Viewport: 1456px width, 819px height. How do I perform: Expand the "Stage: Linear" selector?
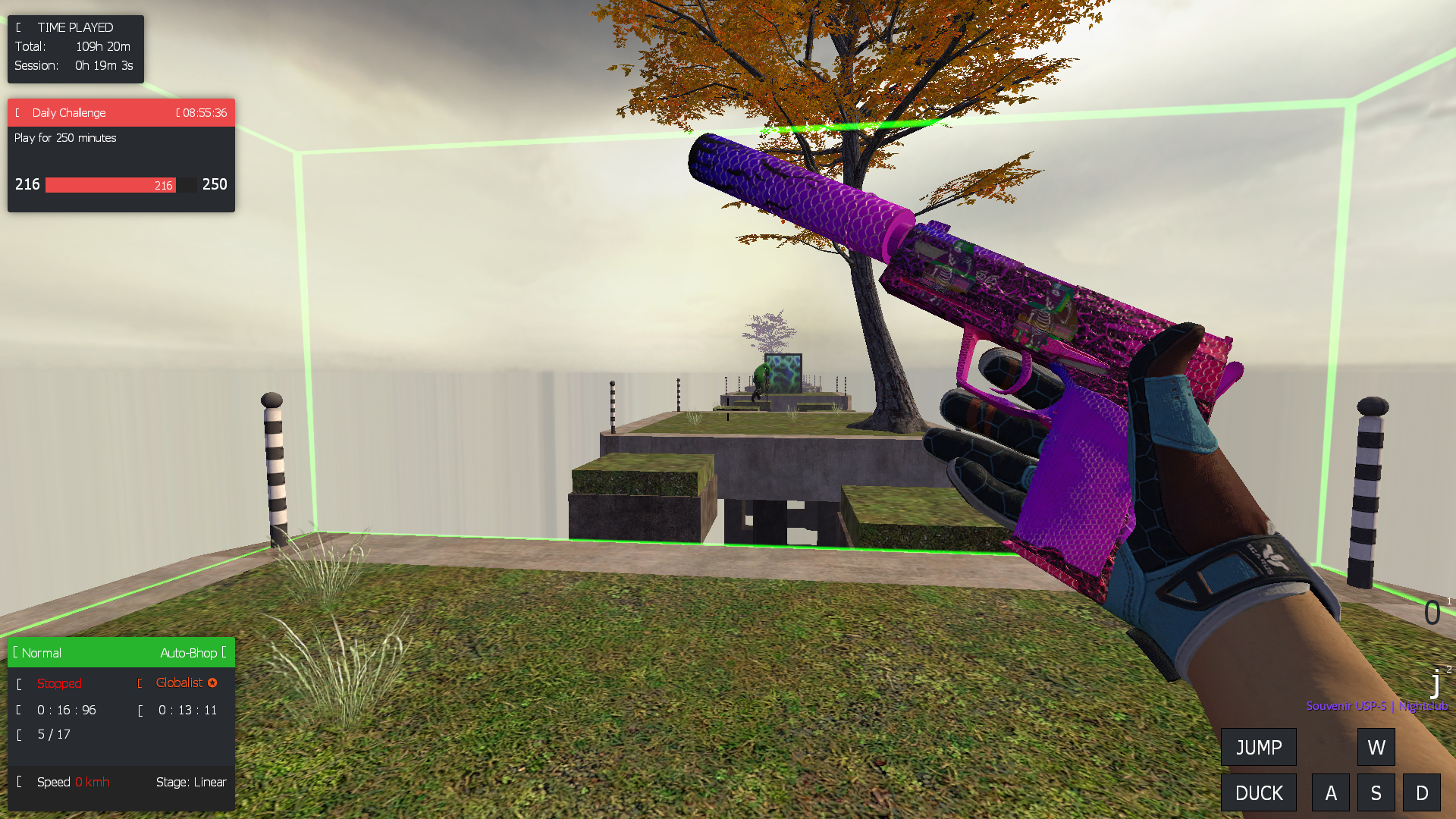(x=191, y=782)
